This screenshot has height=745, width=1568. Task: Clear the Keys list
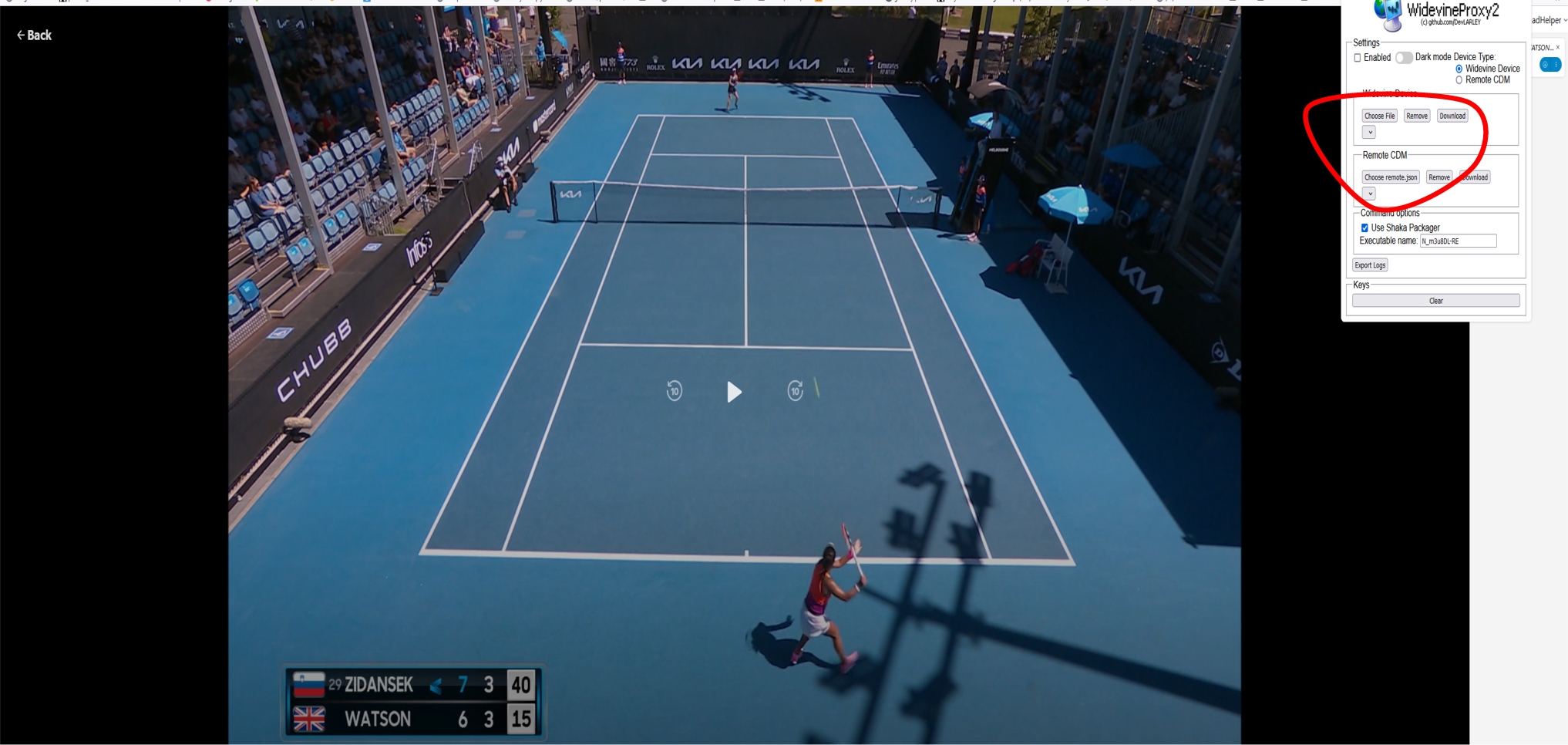coord(1435,301)
